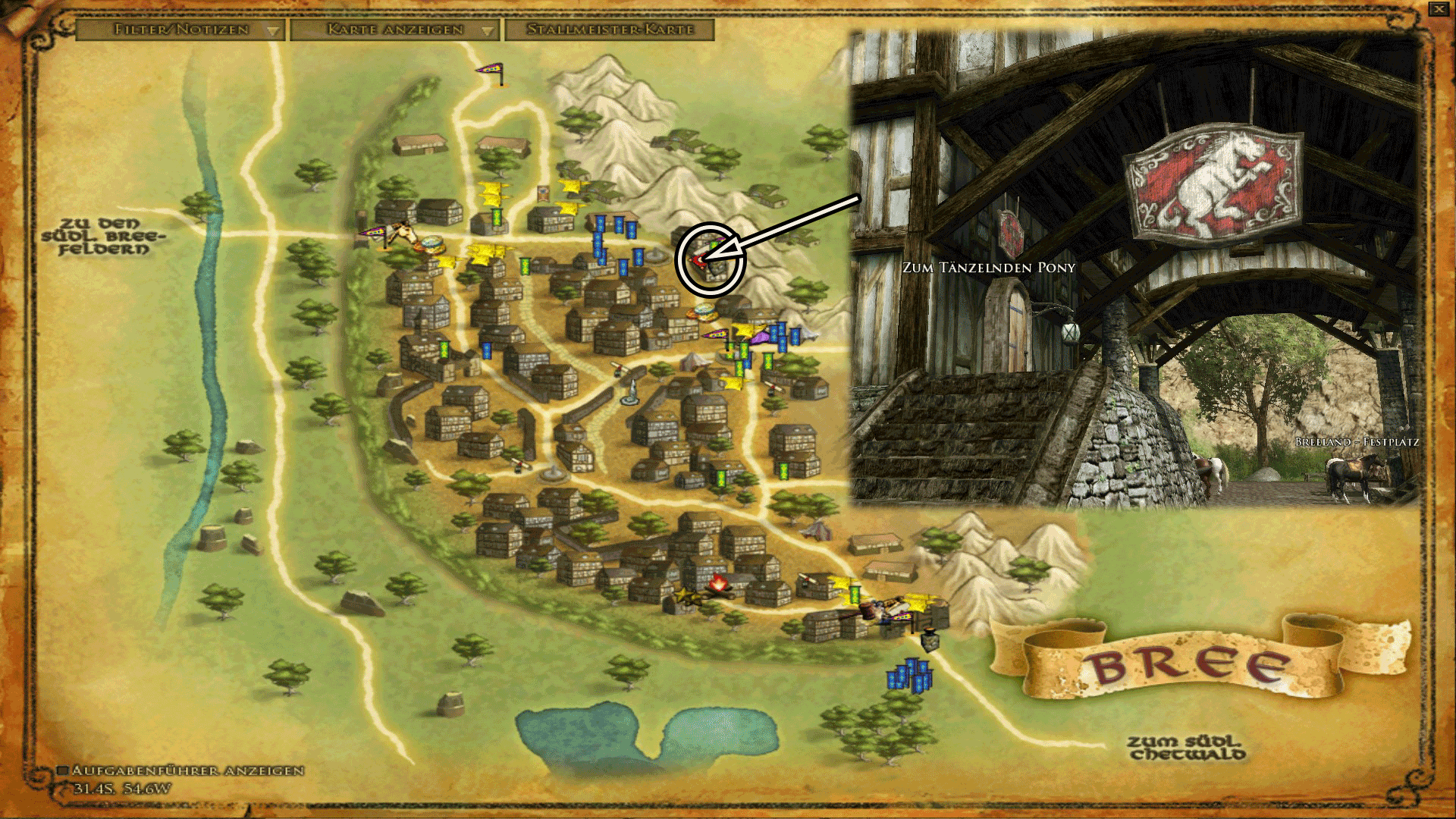Switch to the Stallmeister-Karte

[x=610, y=30]
